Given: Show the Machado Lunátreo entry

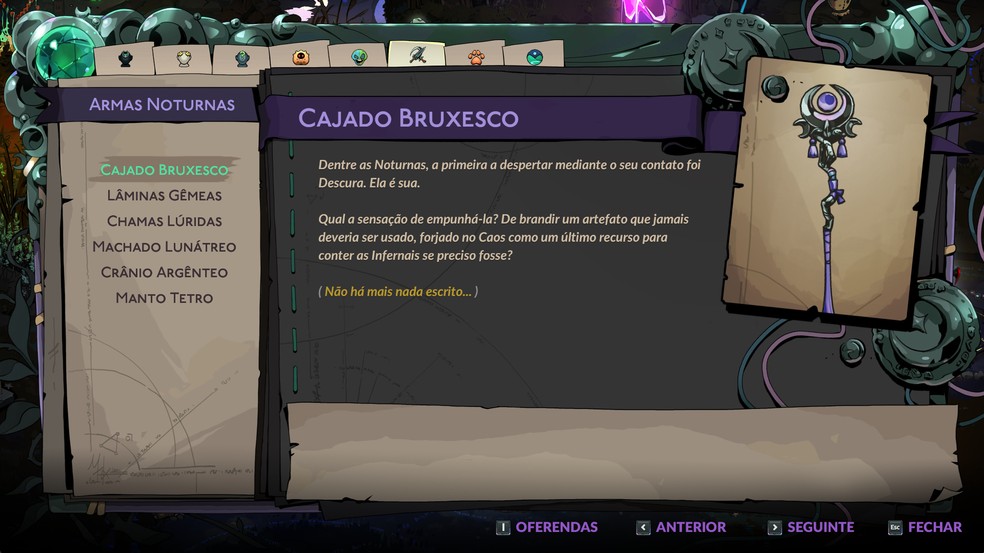Looking at the screenshot, I should [164, 247].
